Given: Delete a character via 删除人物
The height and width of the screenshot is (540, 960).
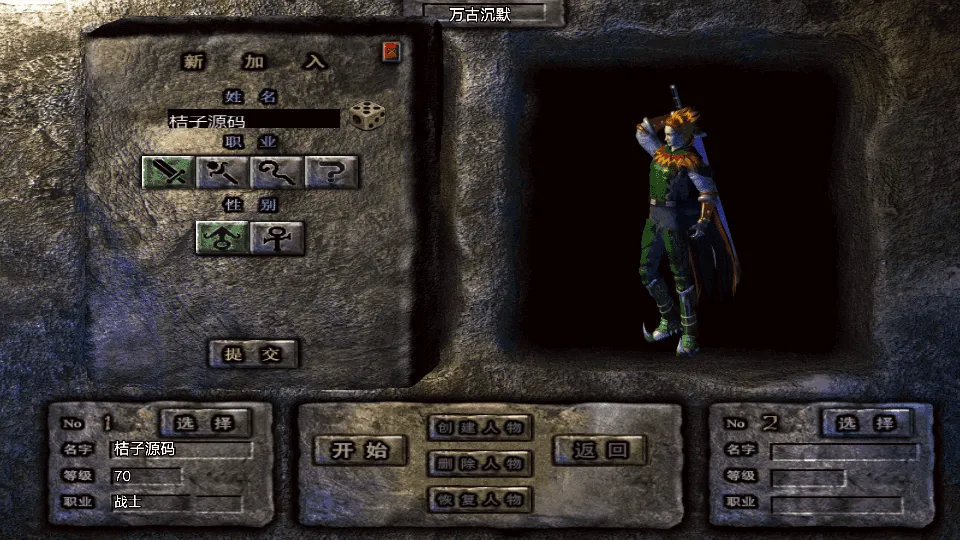Looking at the screenshot, I should 480,463.
